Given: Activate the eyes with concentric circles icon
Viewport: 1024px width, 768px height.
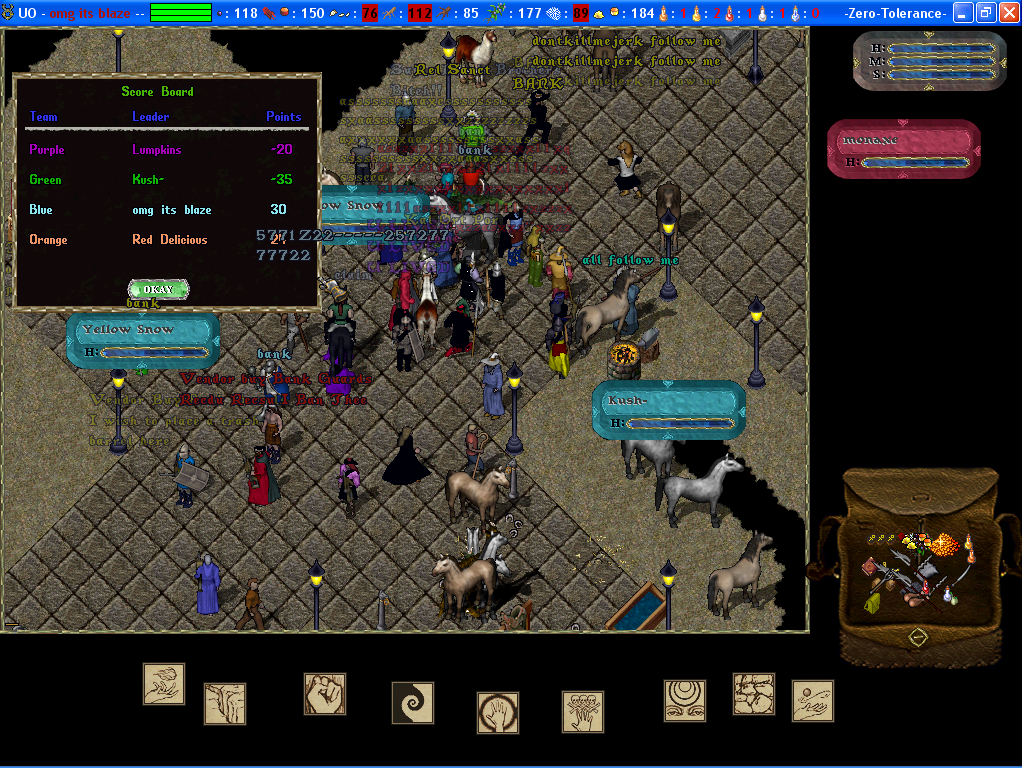Looking at the screenshot, I should tap(685, 700).
